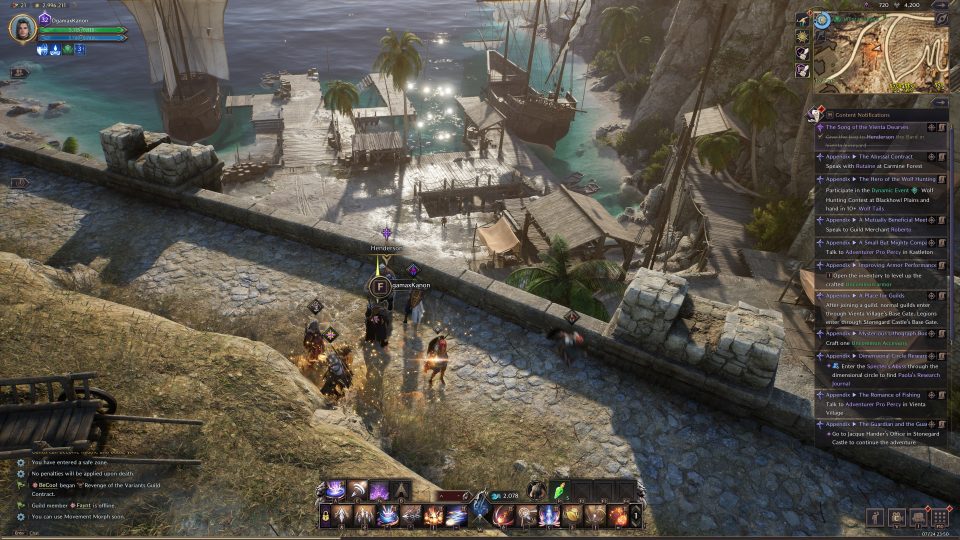Open the minimap
Viewport: 960px width, 540px height.
880,57
